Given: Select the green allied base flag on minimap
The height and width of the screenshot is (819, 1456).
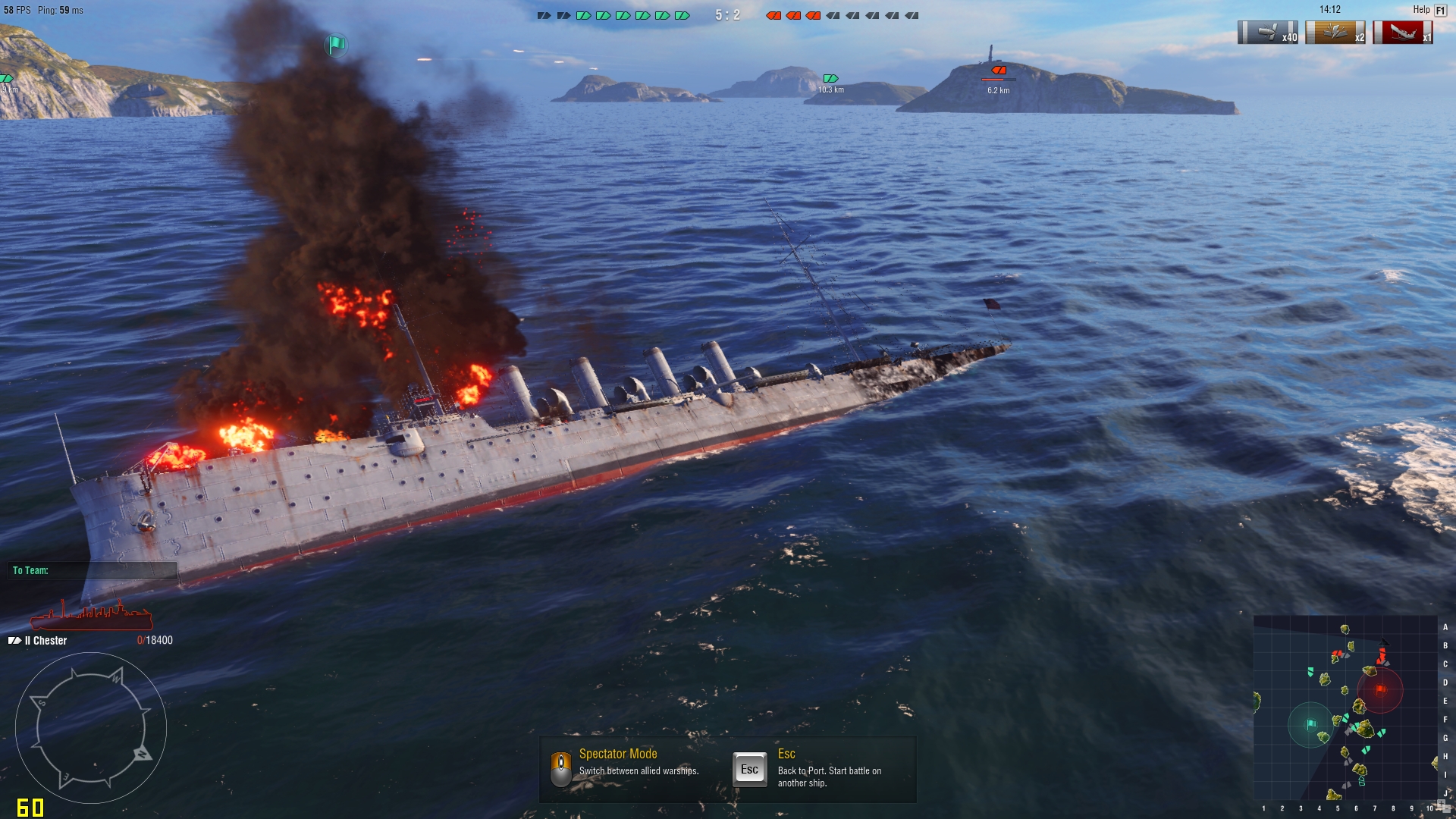Looking at the screenshot, I should pos(1310,725).
